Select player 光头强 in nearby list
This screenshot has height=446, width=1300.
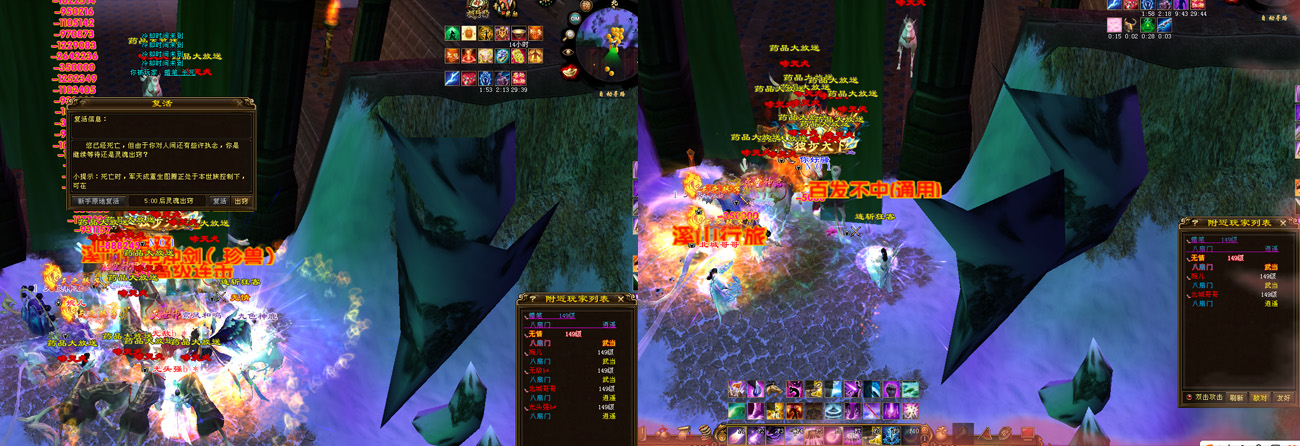click(541, 407)
